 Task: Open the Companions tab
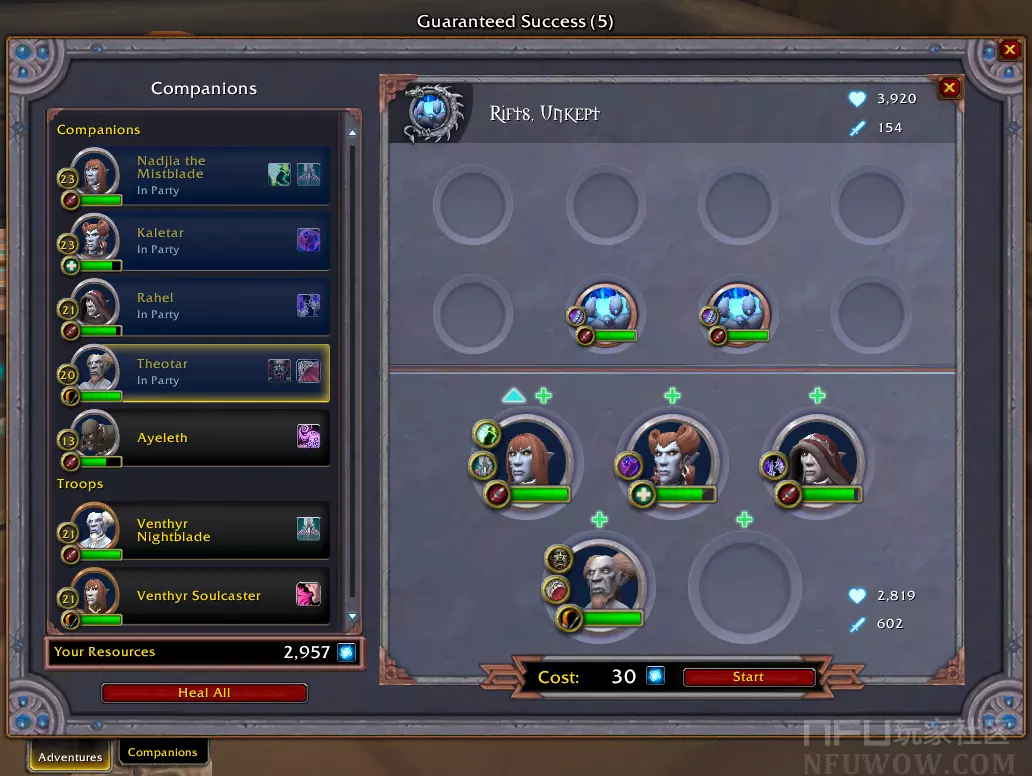tap(162, 752)
